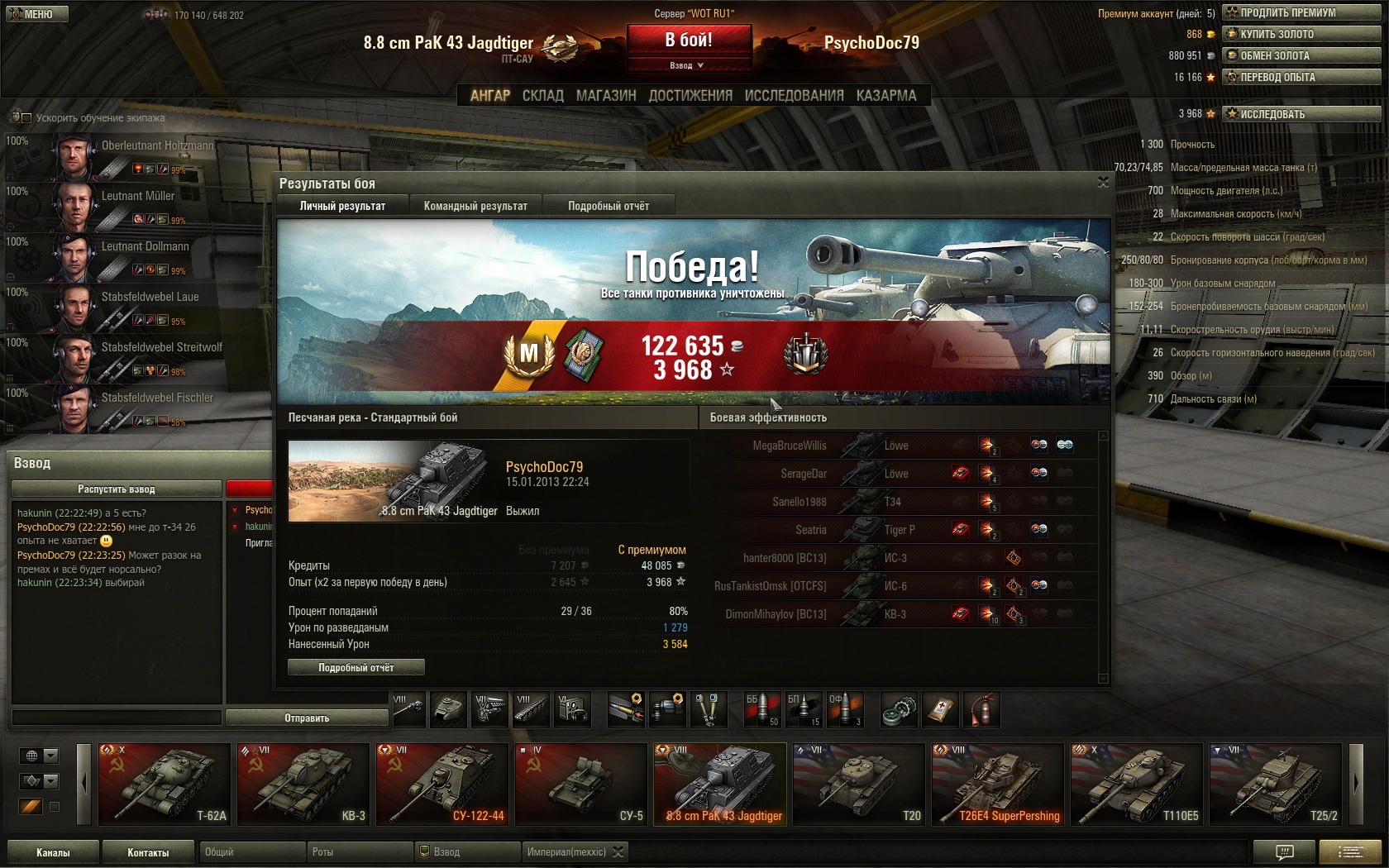Open the МАГАЗИН section
The image size is (1389, 868).
pos(606,96)
